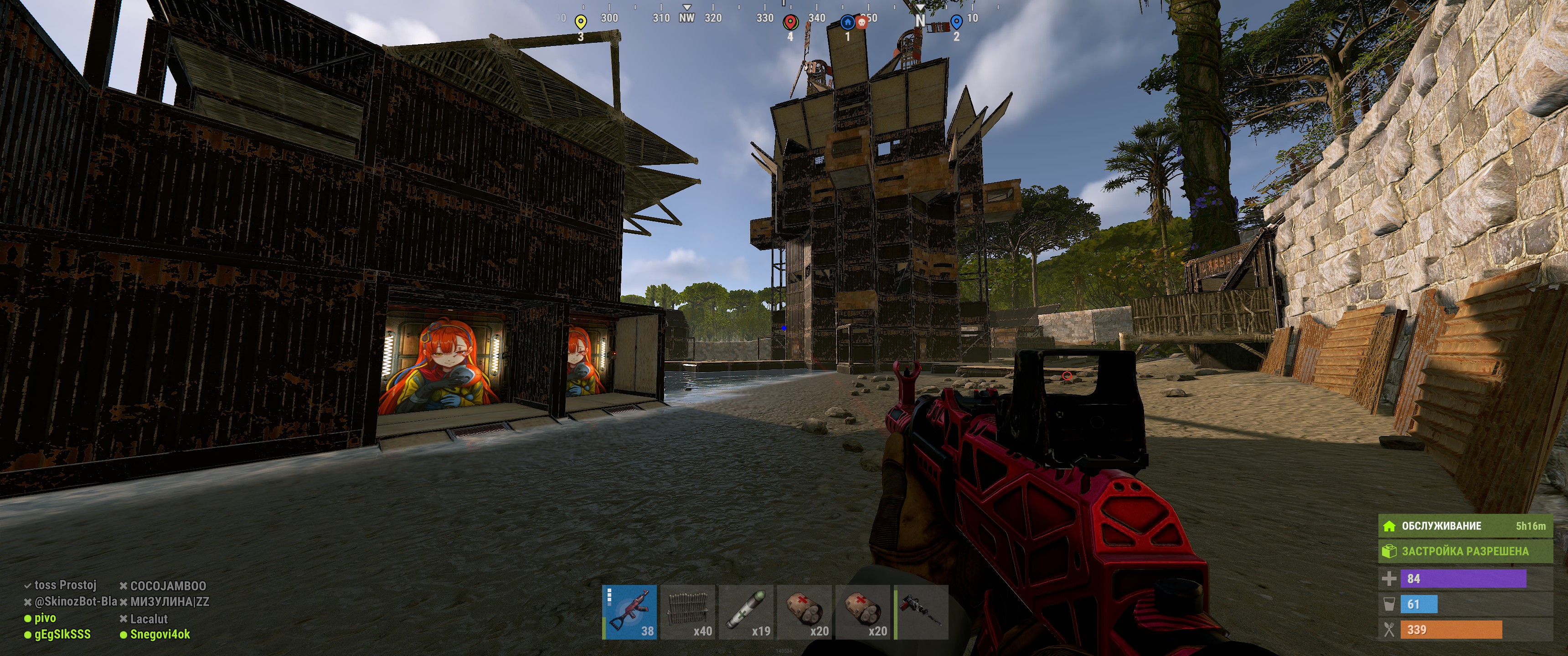Click the blue home marker on compass

click(x=847, y=22)
